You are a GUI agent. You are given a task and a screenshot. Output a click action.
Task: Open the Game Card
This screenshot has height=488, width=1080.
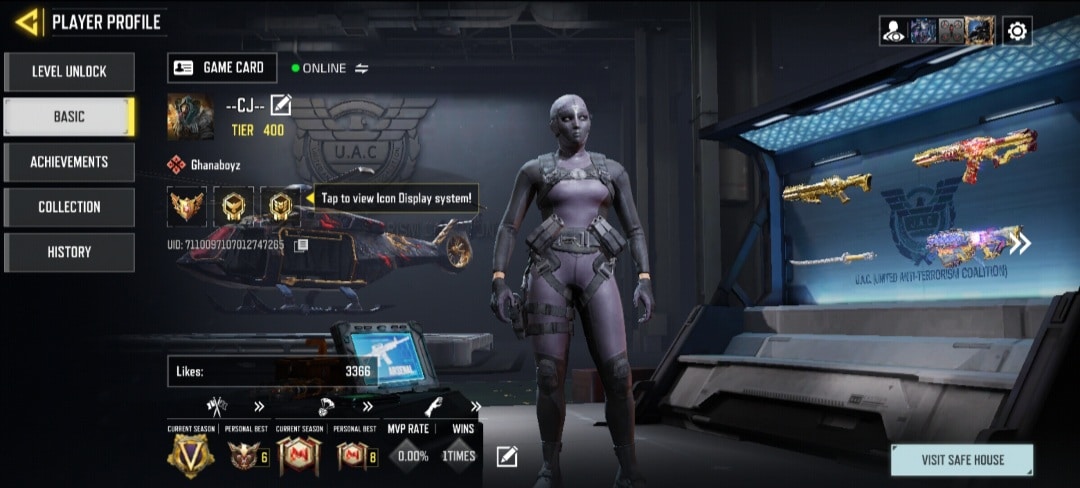tap(221, 68)
